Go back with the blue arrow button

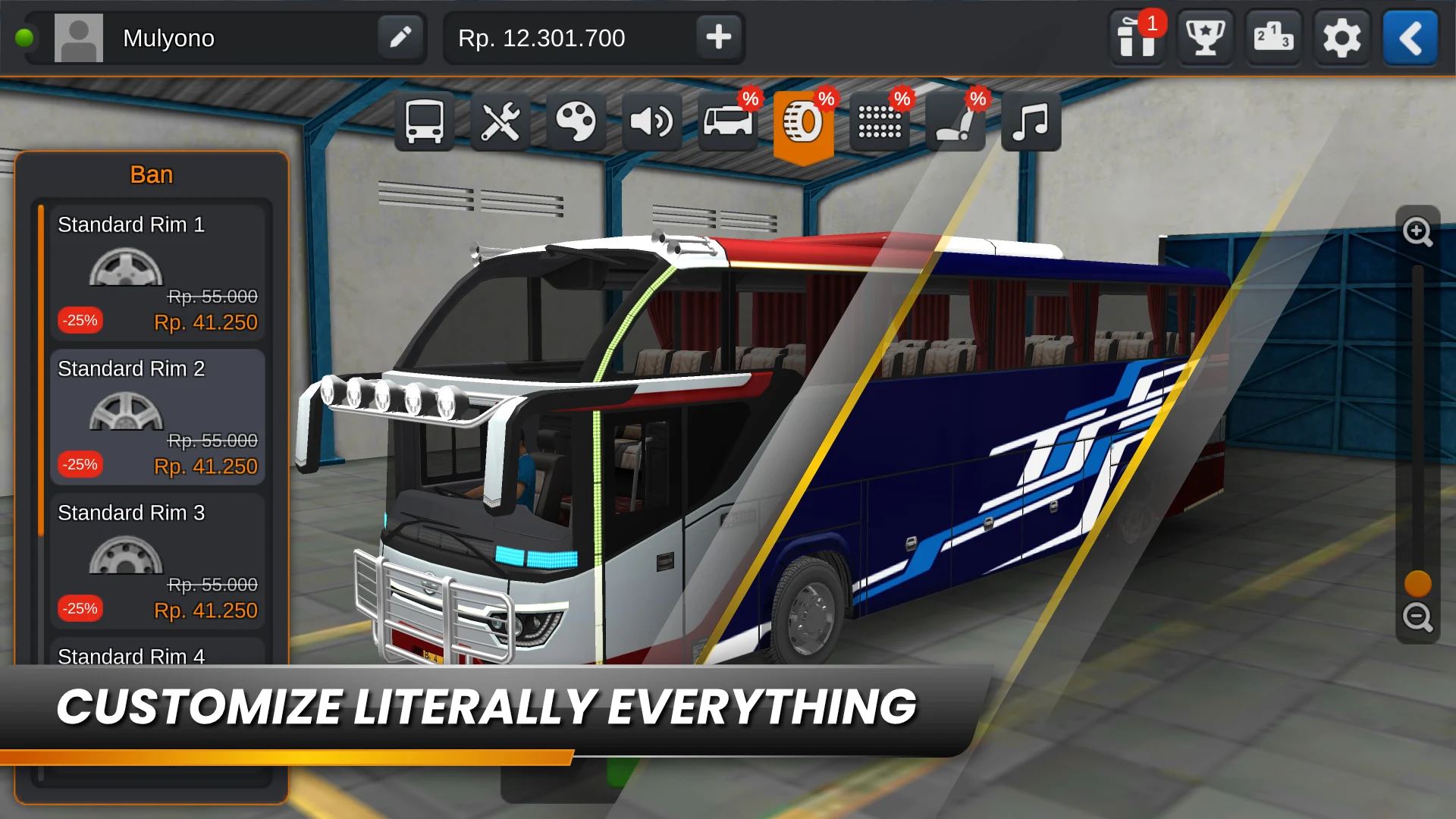(x=1410, y=38)
